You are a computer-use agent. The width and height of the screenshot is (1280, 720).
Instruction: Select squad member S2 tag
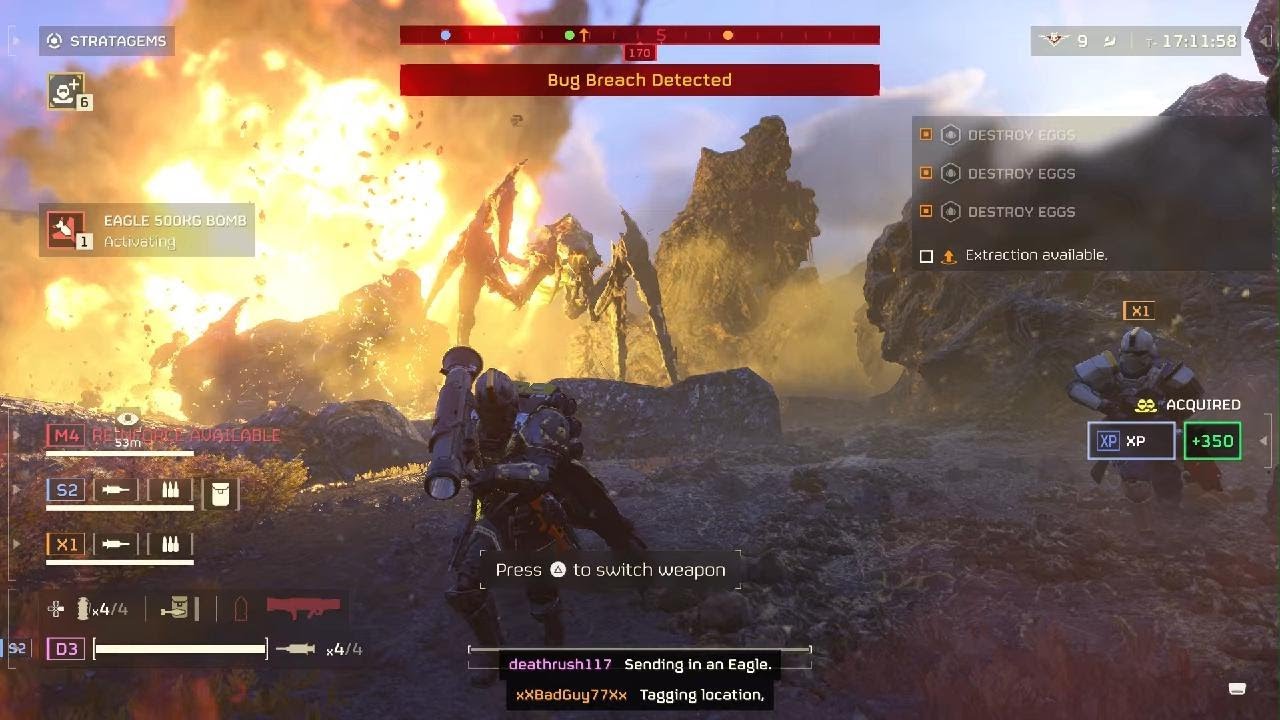pos(66,489)
